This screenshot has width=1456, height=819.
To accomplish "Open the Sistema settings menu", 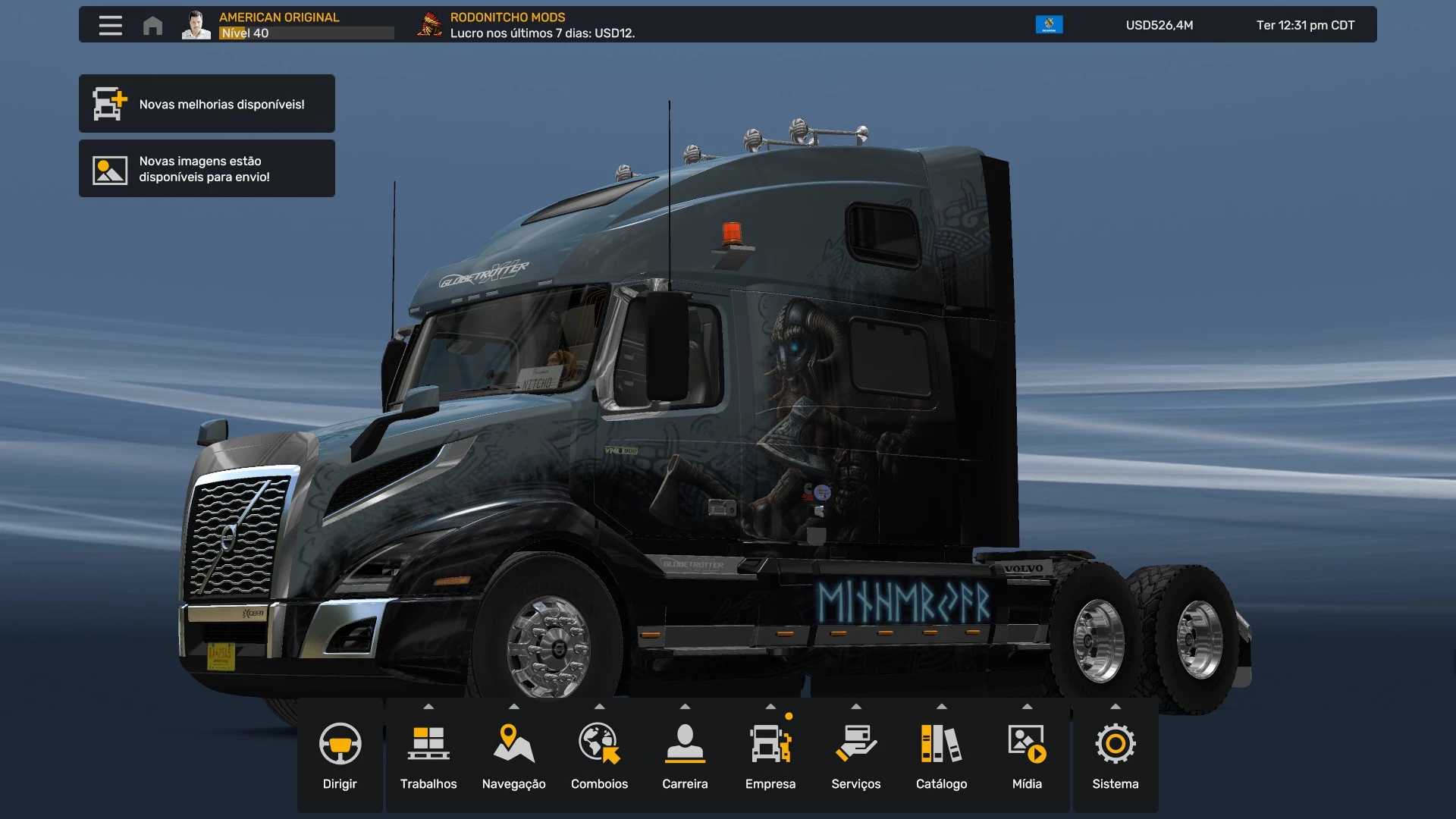I will pos(1115,755).
